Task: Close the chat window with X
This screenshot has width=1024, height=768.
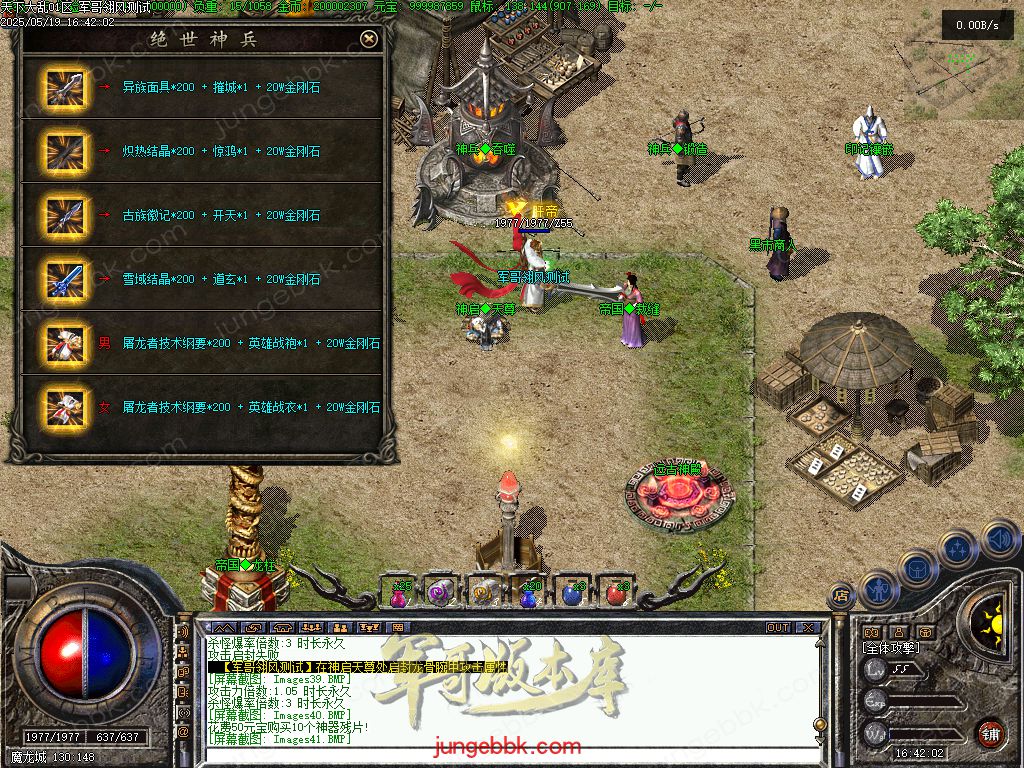Action: coord(808,628)
